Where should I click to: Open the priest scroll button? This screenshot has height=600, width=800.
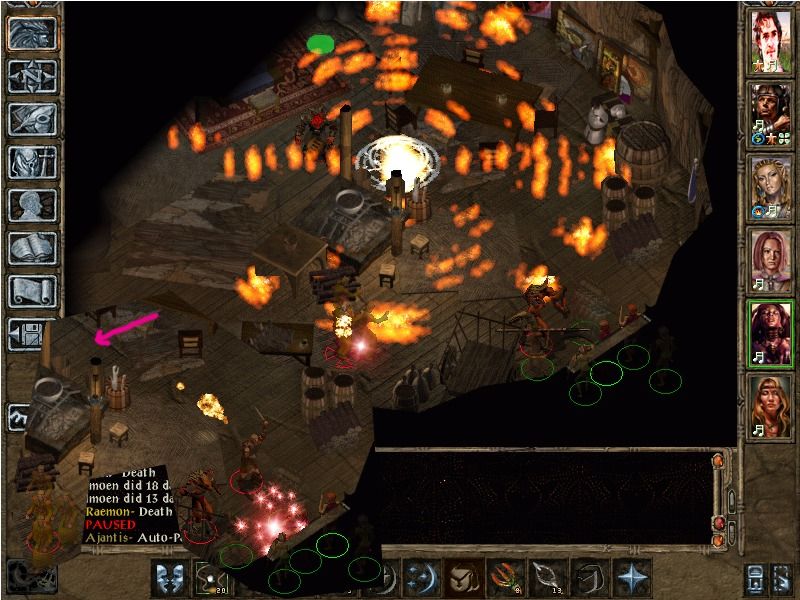[31, 290]
